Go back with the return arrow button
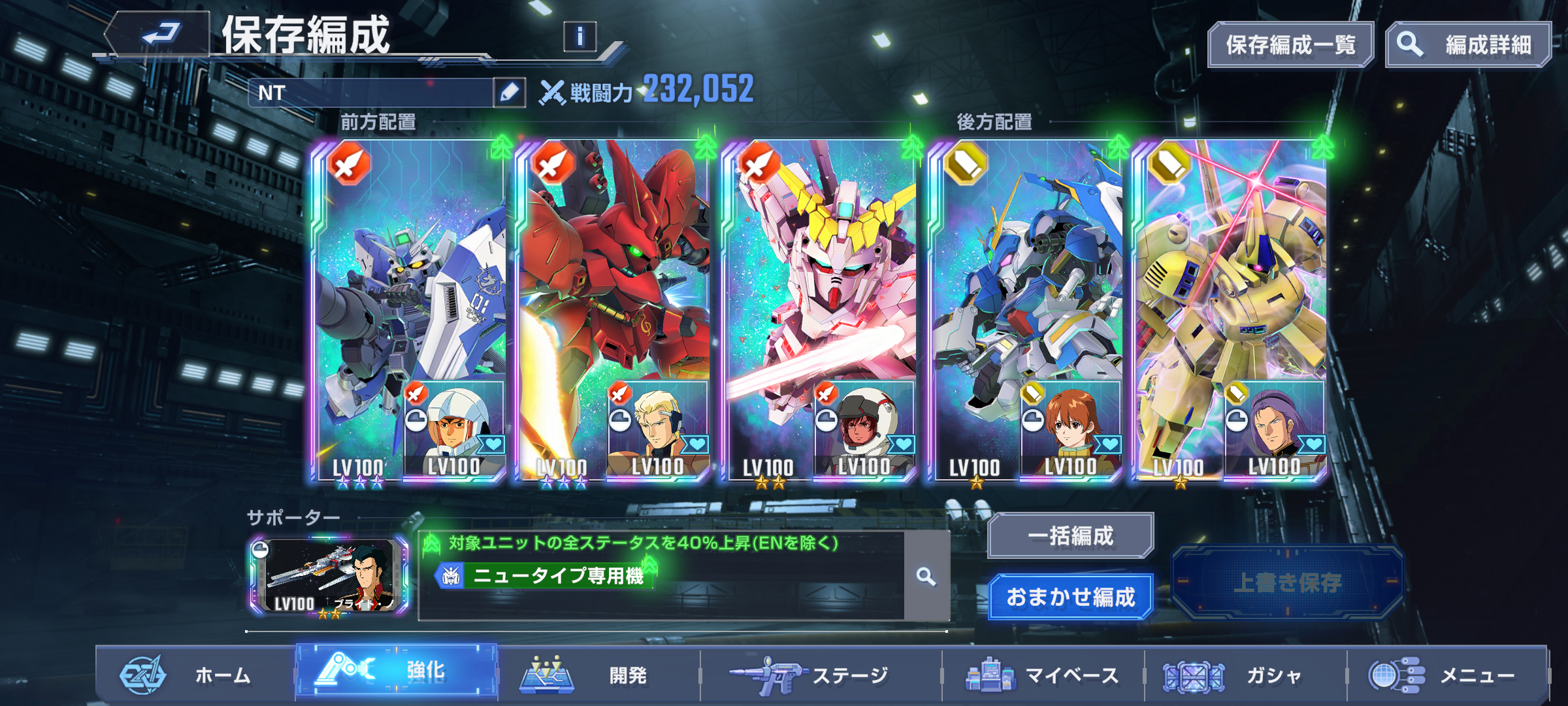 coord(159,33)
